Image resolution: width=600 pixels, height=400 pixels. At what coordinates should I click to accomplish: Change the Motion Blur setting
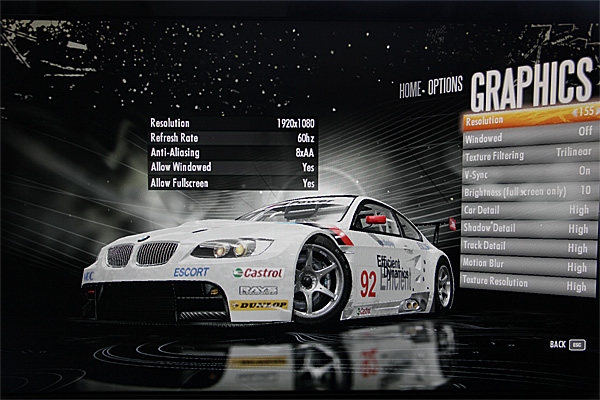tap(528, 266)
